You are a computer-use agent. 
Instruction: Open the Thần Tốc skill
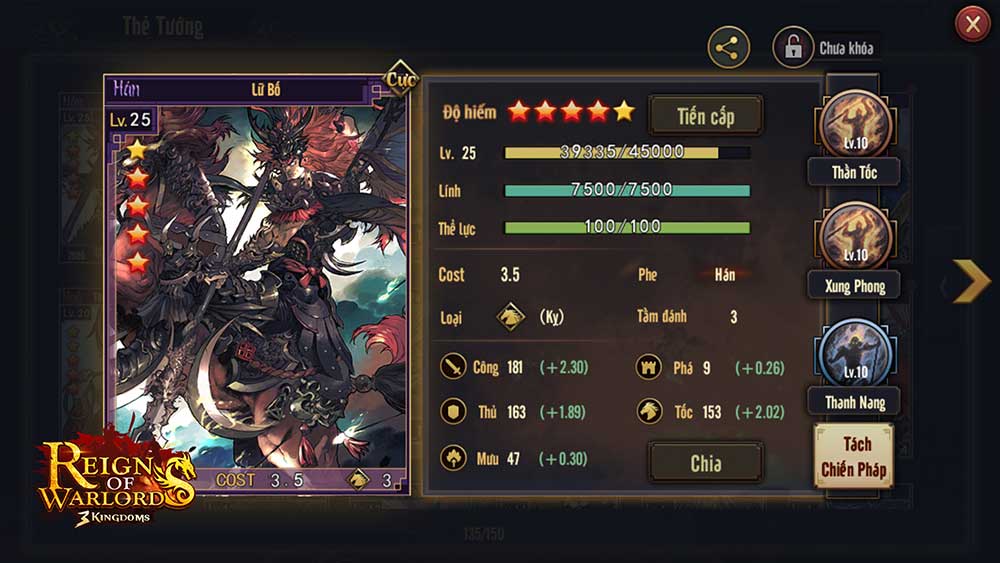coord(854,127)
